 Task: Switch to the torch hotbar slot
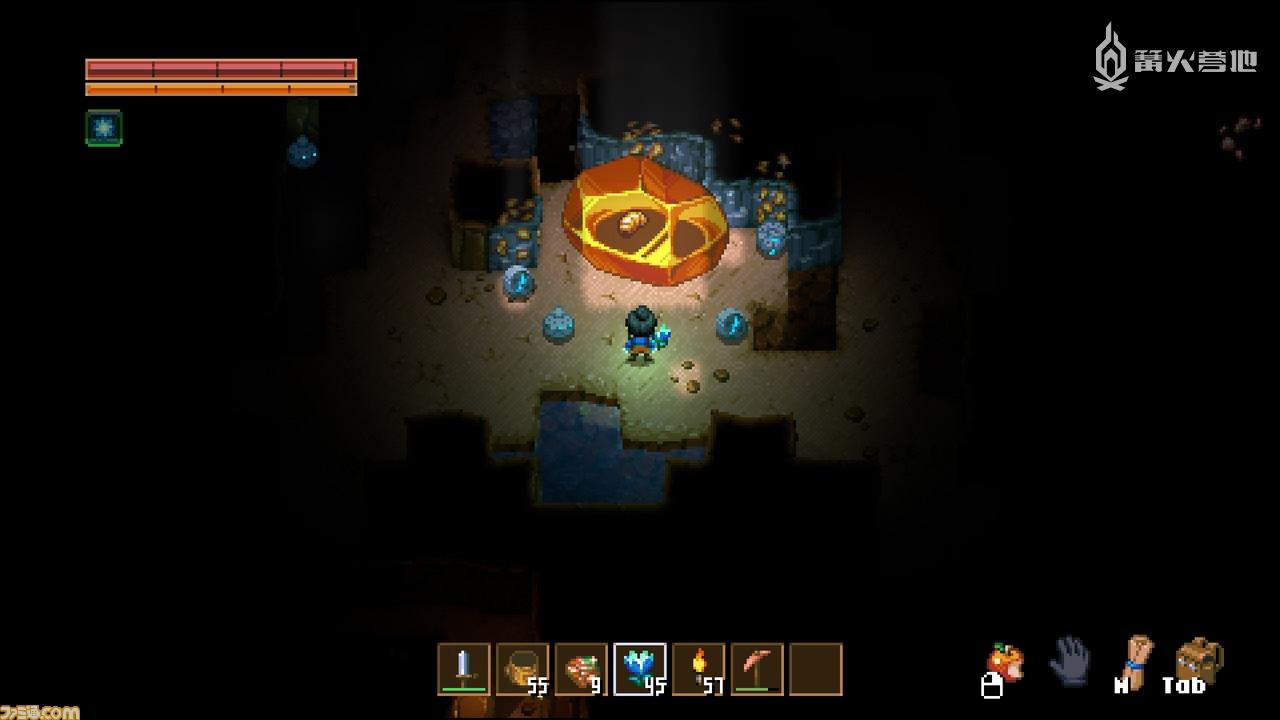pos(699,668)
